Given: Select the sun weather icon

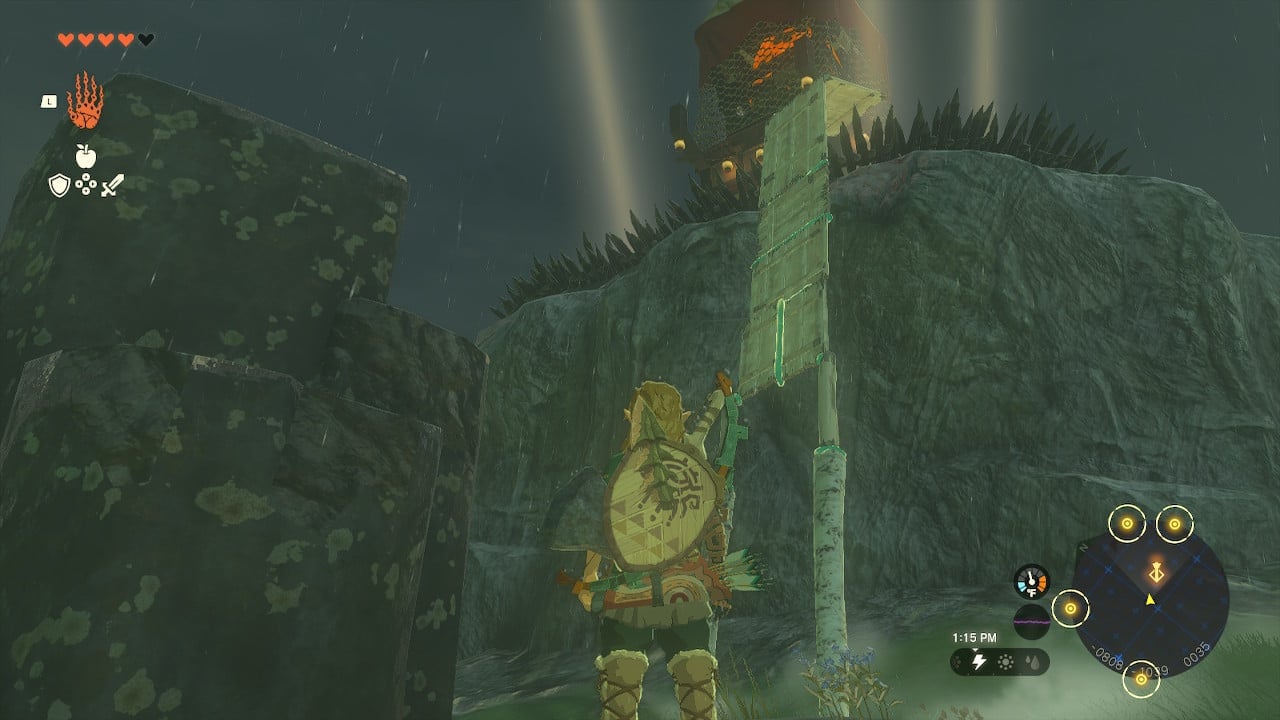Looking at the screenshot, I should click(1005, 662).
